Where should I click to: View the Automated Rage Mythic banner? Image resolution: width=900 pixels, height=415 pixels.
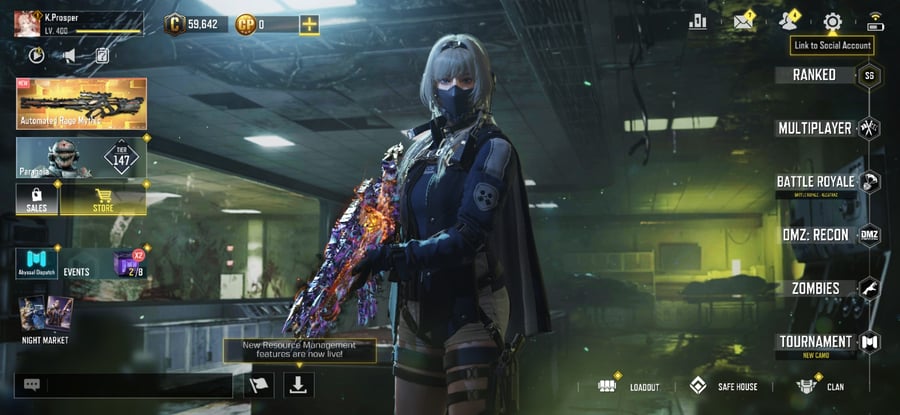click(x=81, y=104)
